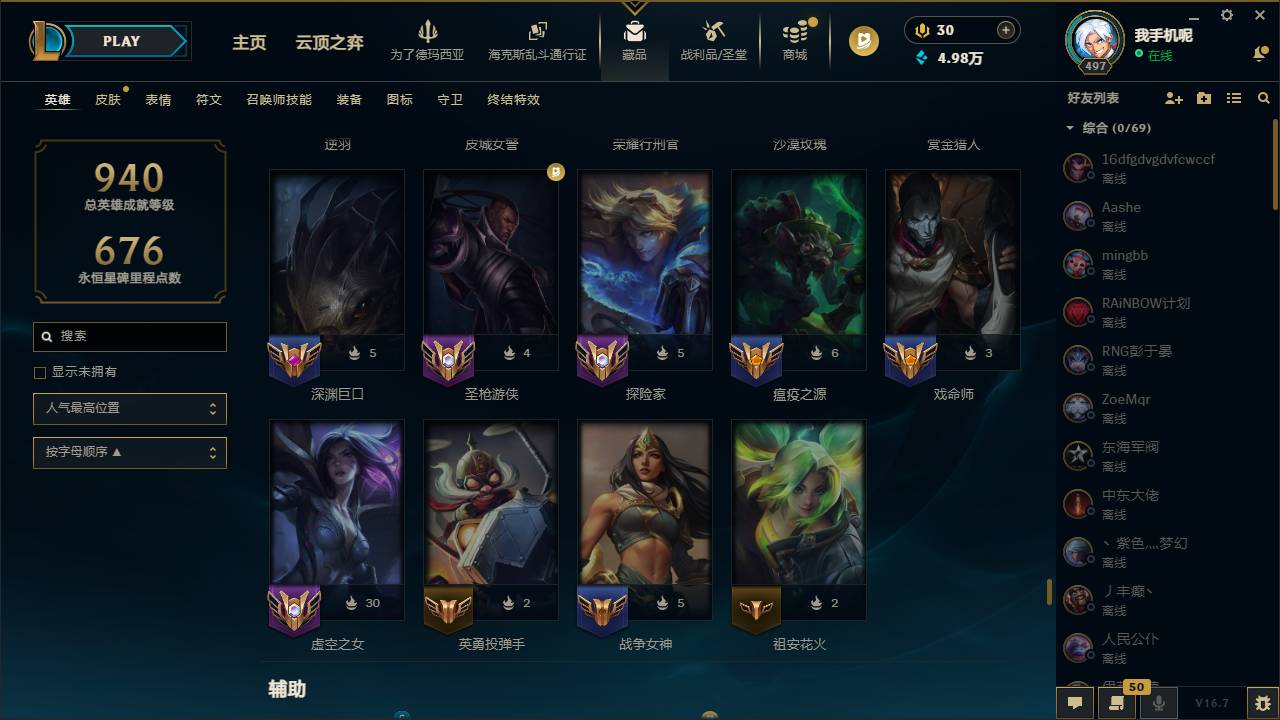Open the 按字母顺序 sort dropdown
The image size is (1280, 720).
click(x=130, y=452)
